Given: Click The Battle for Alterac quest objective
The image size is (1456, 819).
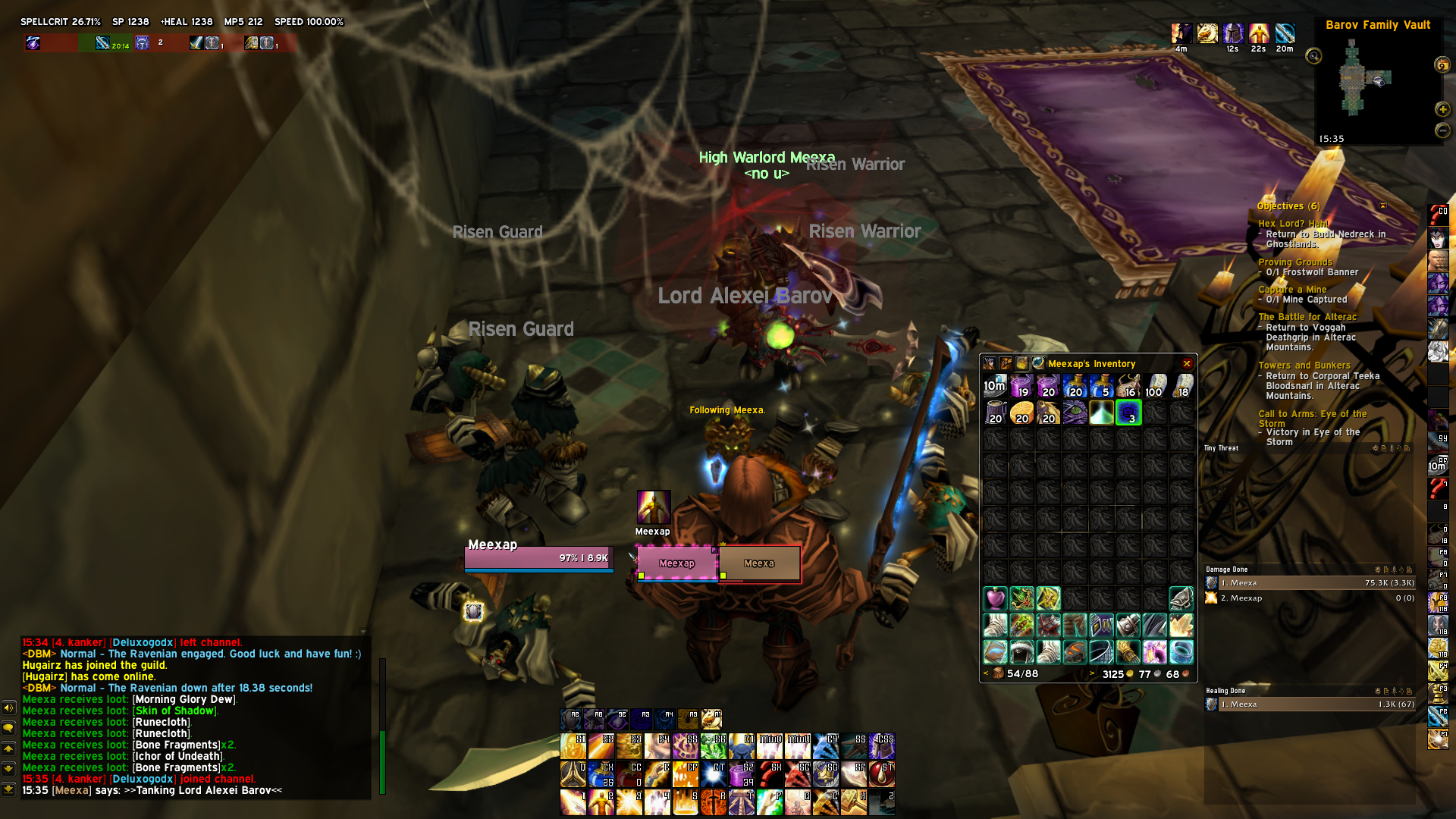Looking at the screenshot, I should click(x=1307, y=317).
